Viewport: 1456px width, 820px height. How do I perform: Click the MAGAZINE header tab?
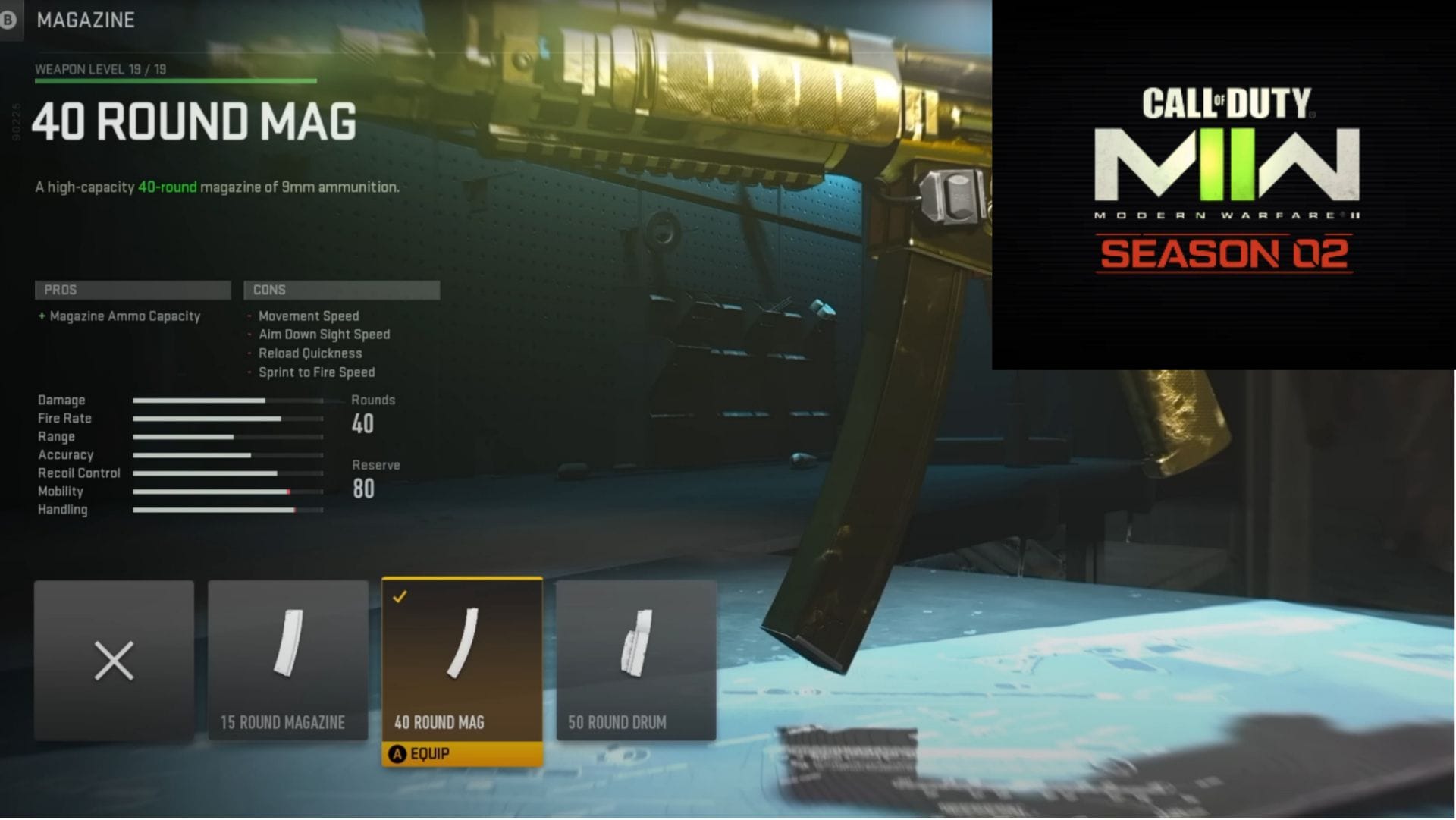86,20
